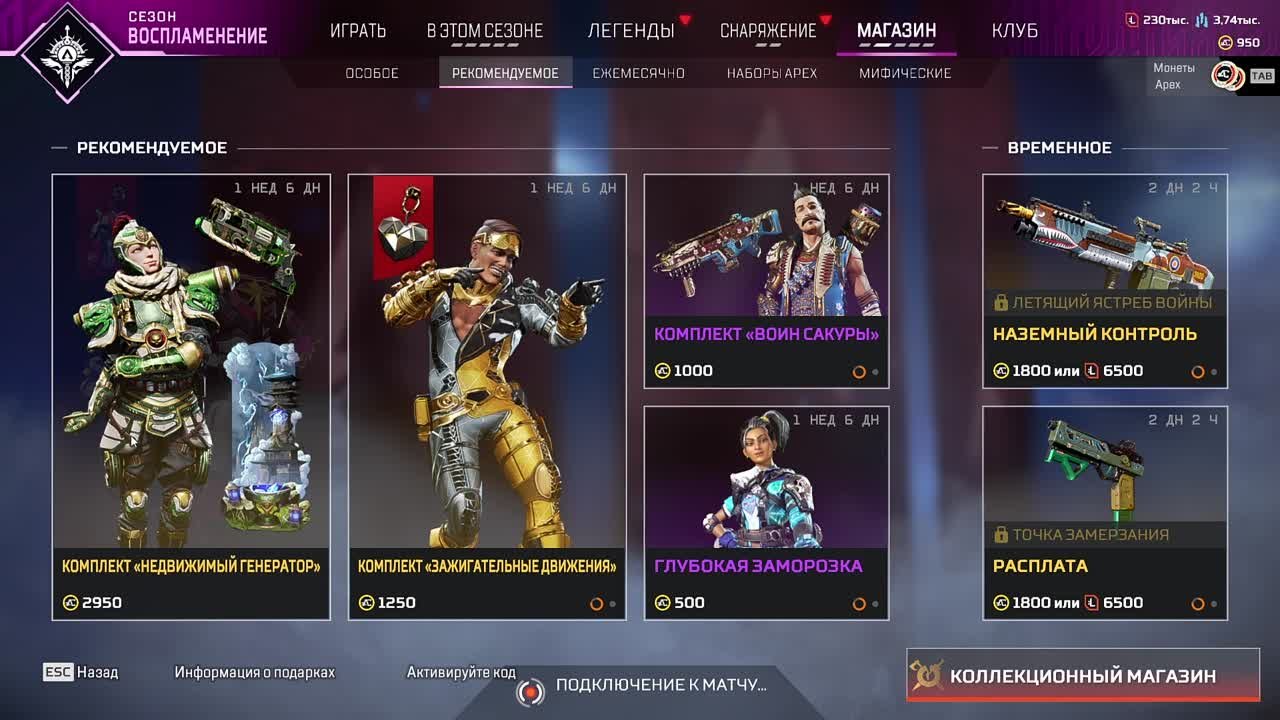Open the Коллекционный магазин
This screenshot has width=1280, height=720.
[x=1082, y=676]
